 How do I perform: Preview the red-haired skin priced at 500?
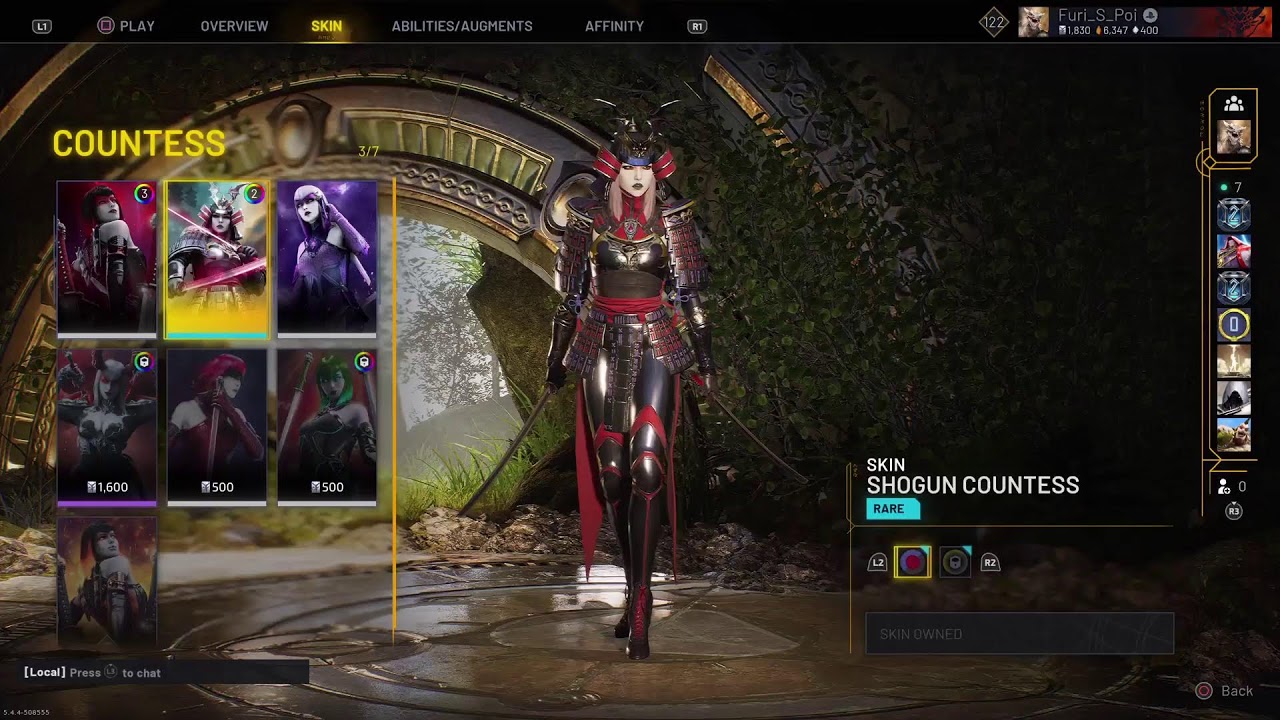[x=217, y=425]
